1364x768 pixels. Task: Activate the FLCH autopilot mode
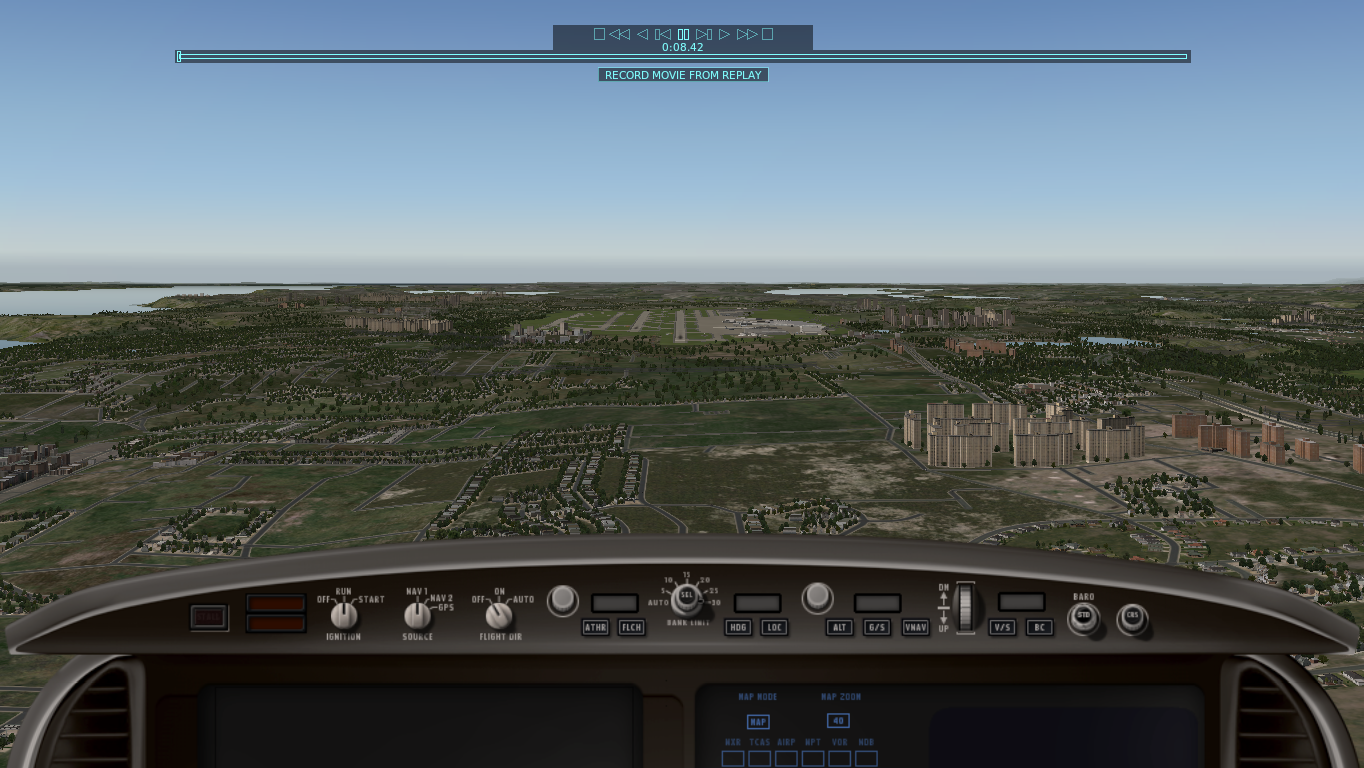(x=631, y=627)
